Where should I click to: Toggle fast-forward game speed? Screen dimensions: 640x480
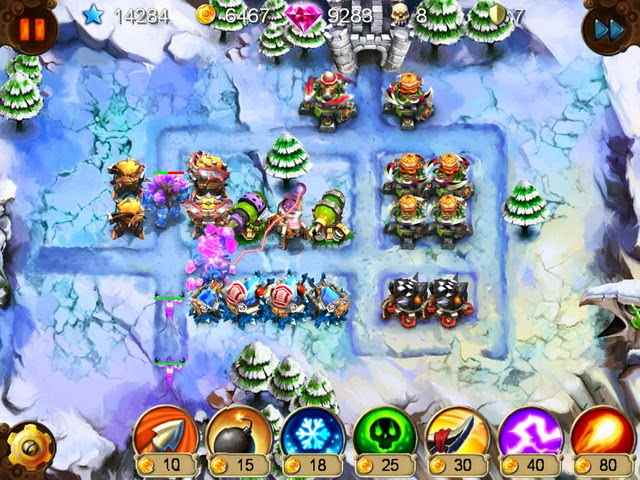coord(609,28)
